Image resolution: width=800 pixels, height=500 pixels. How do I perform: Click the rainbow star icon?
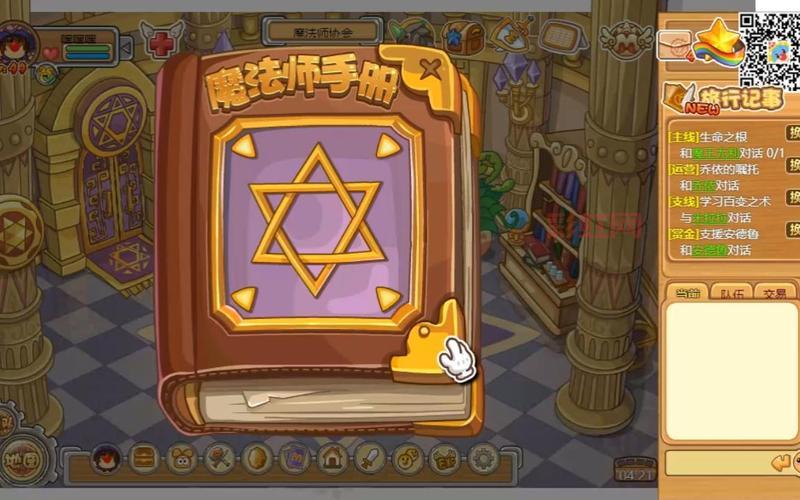coord(720,42)
